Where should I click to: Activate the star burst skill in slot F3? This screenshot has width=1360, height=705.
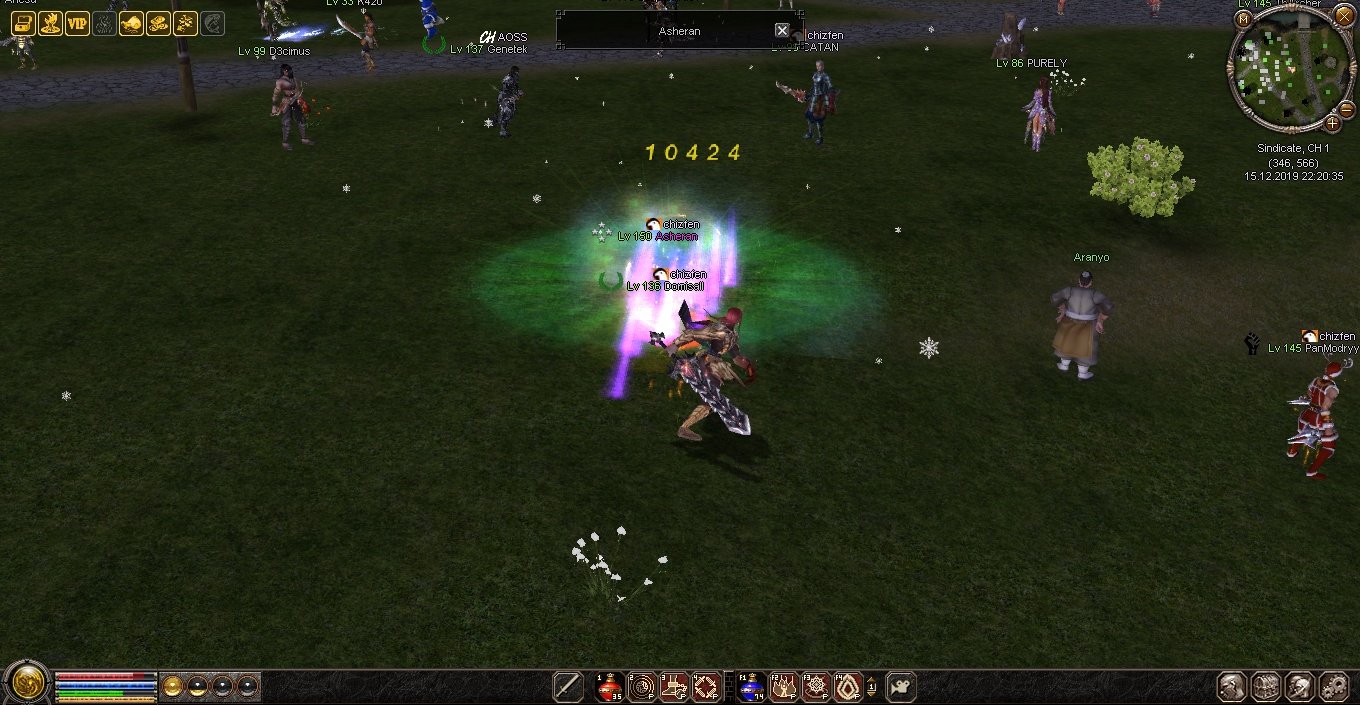coord(815,687)
